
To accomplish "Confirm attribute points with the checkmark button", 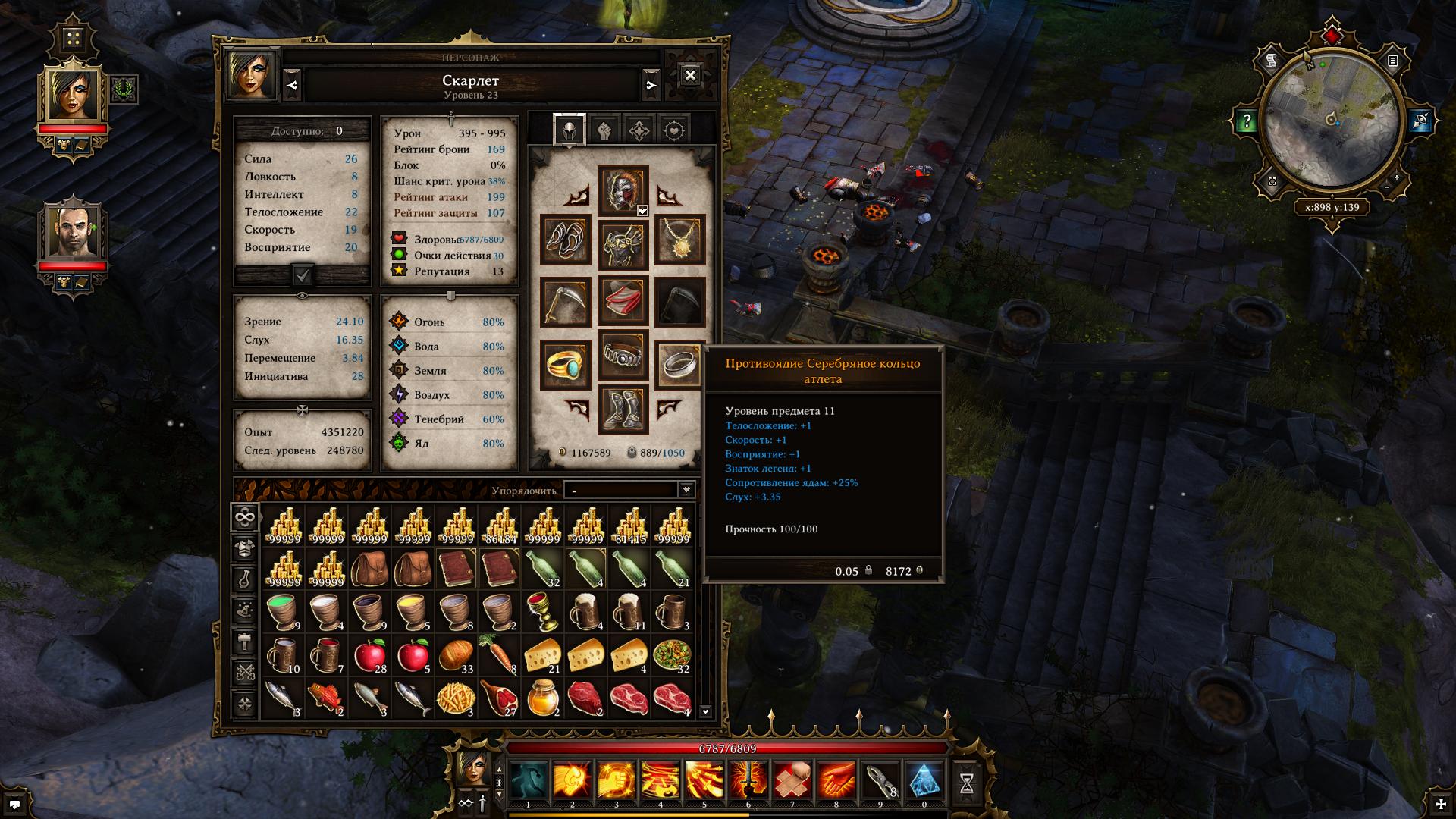I will pyautogui.click(x=303, y=275).
